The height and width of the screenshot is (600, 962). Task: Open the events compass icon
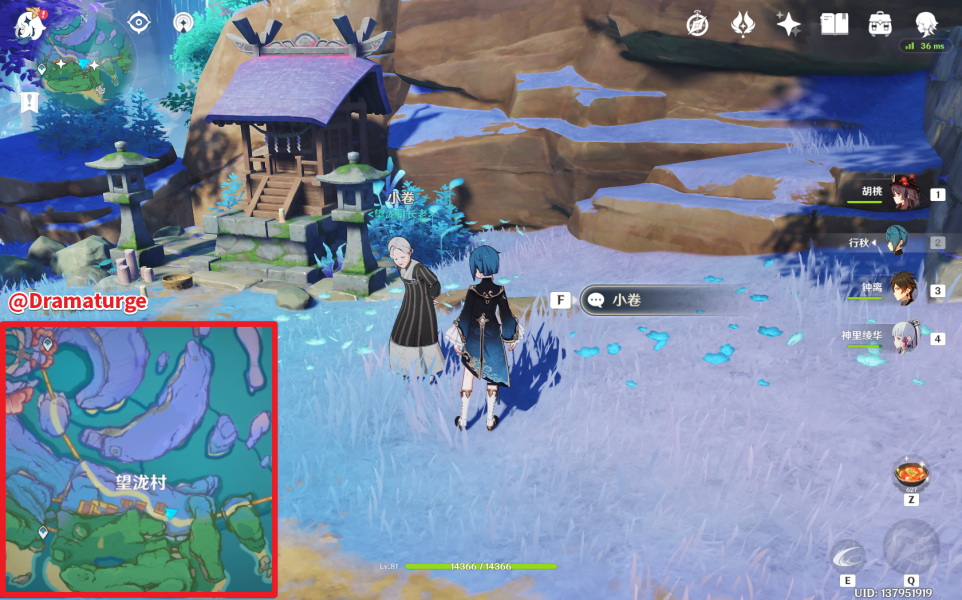coord(697,24)
